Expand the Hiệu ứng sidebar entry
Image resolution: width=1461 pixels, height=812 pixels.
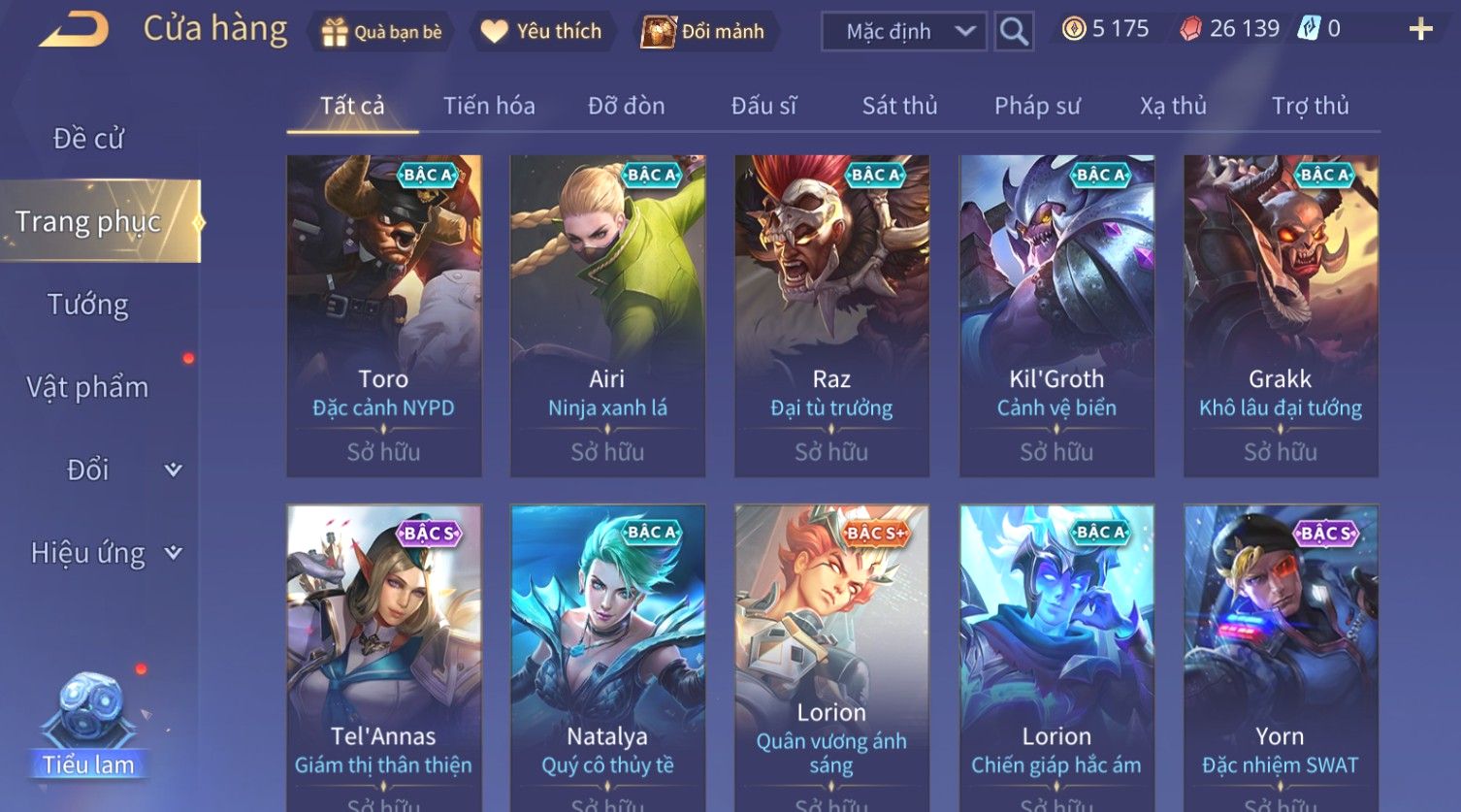click(105, 553)
